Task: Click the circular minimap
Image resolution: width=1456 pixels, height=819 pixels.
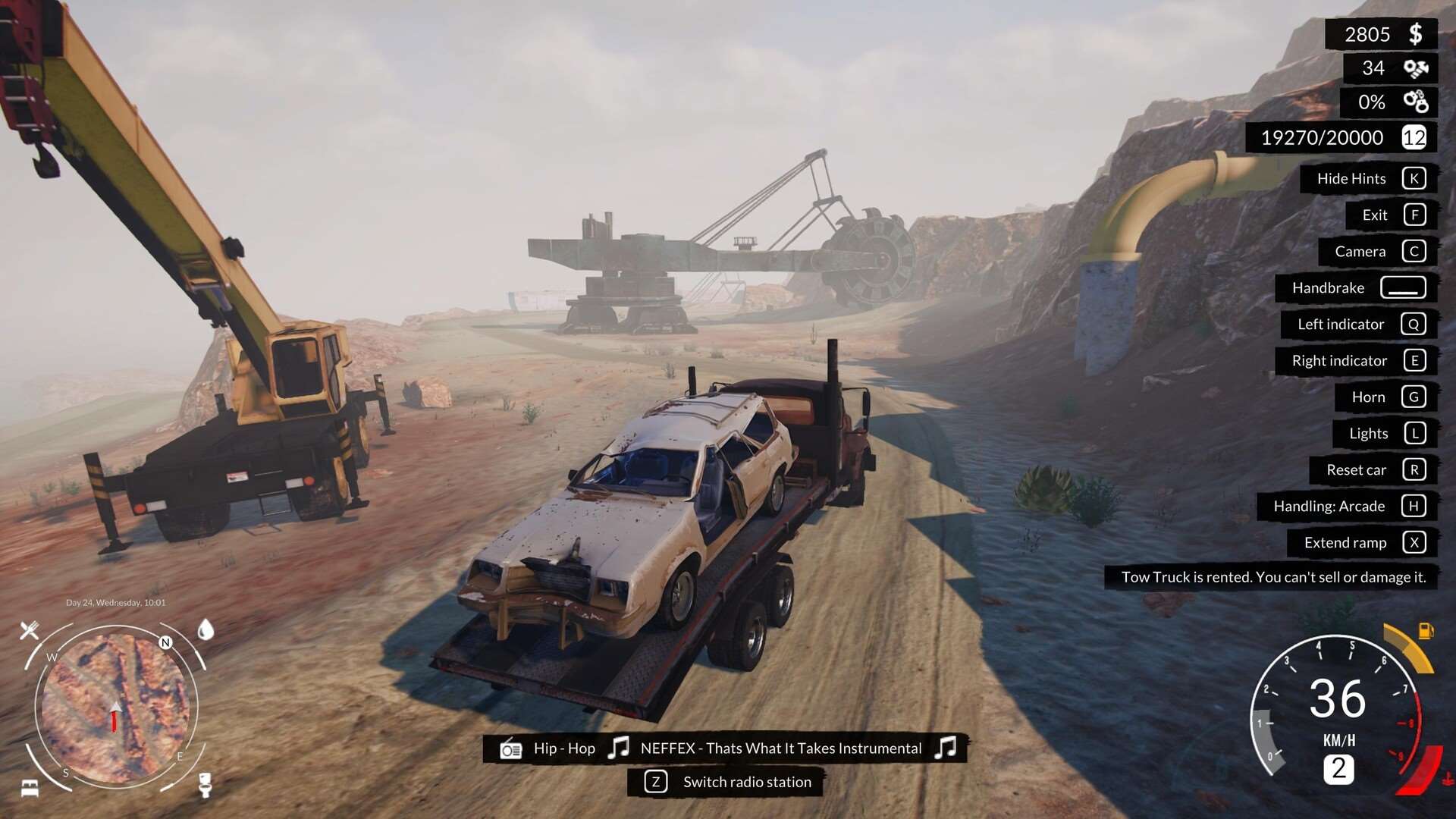Action: coord(115,708)
